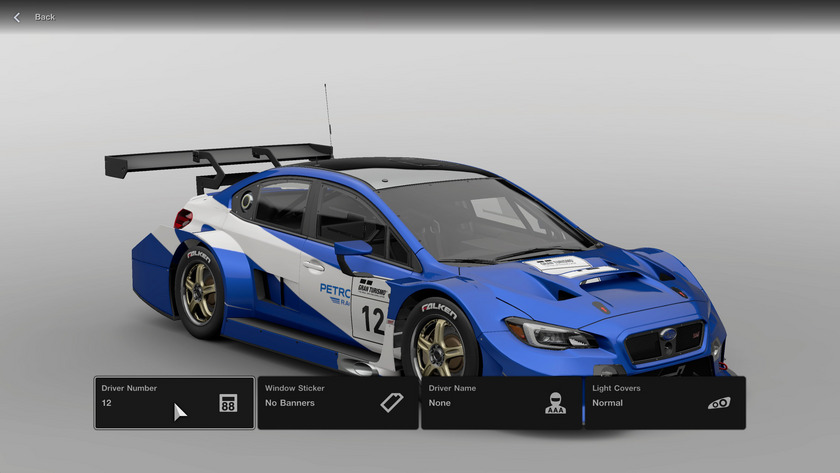Go back to the previous screen
Screen dimensions: 840x473
[33, 17]
